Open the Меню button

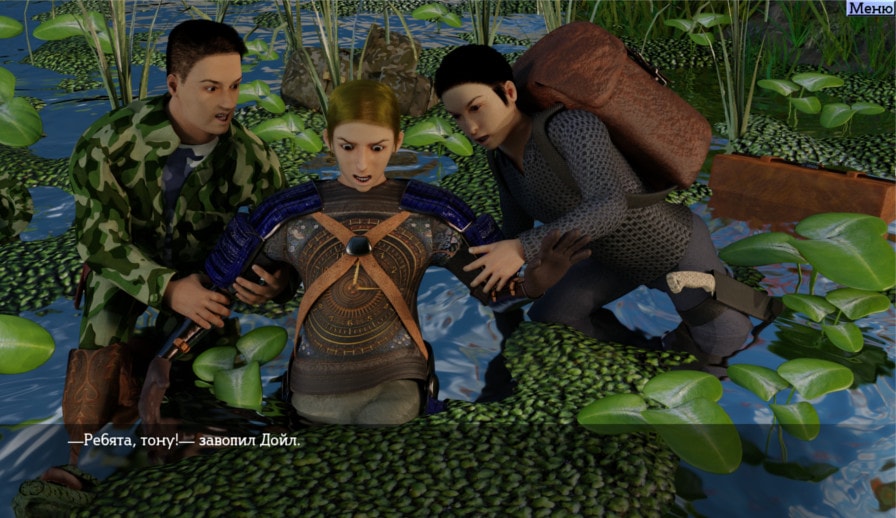coord(871,8)
